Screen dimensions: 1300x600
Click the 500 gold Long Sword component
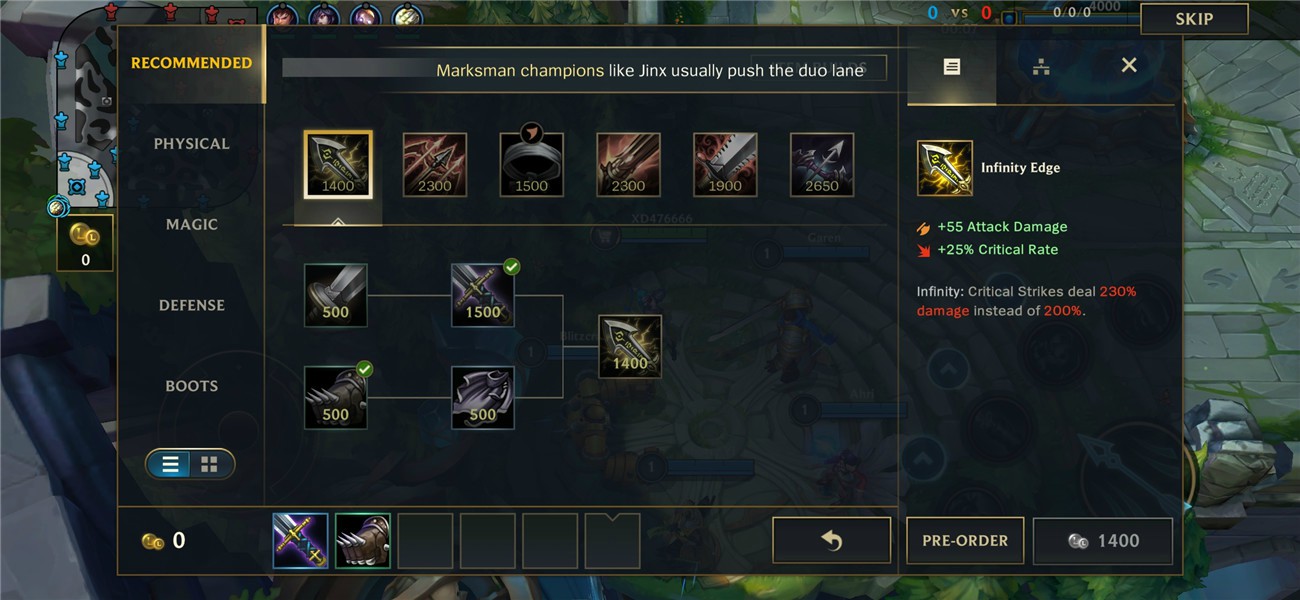[336, 295]
